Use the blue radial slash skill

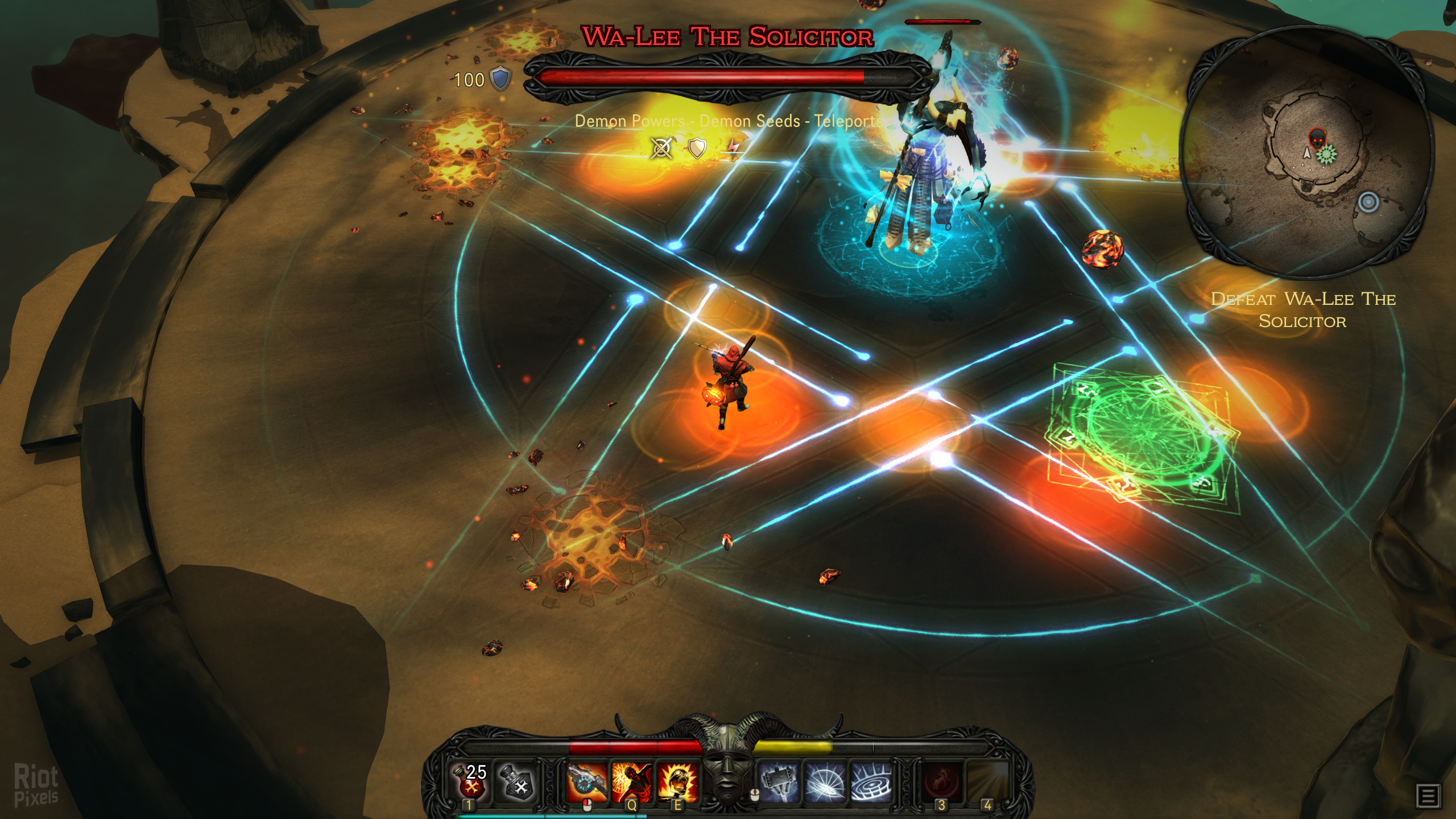pyautogui.click(x=824, y=781)
